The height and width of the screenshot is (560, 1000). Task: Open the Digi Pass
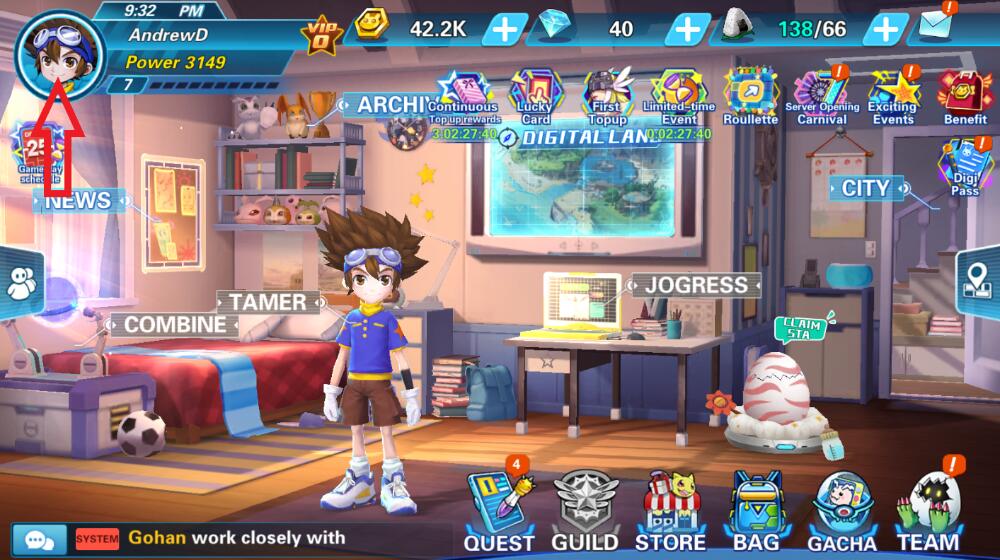tap(965, 166)
